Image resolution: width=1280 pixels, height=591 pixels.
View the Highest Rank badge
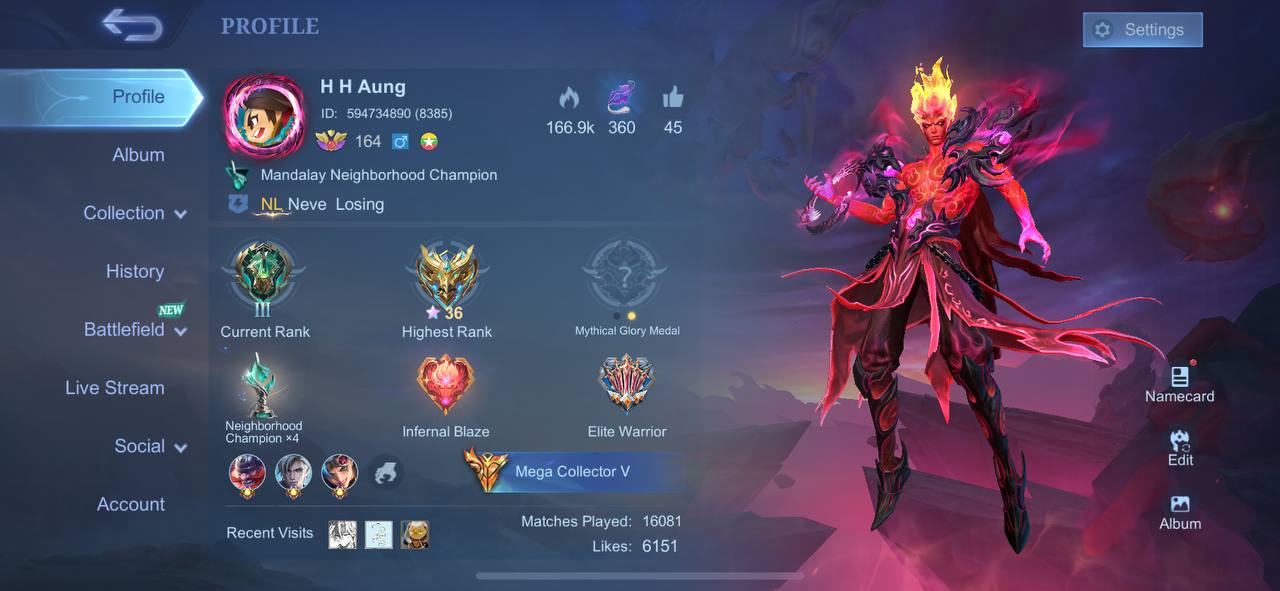447,275
